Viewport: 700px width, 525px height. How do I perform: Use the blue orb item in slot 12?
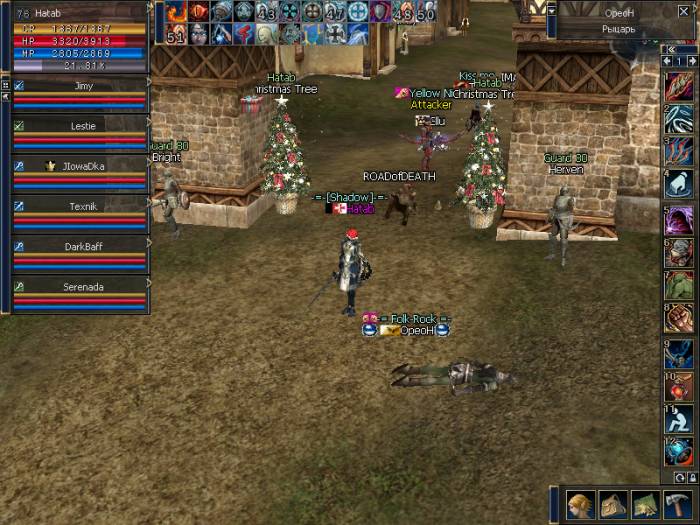pyautogui.click(x=679, y=451)
